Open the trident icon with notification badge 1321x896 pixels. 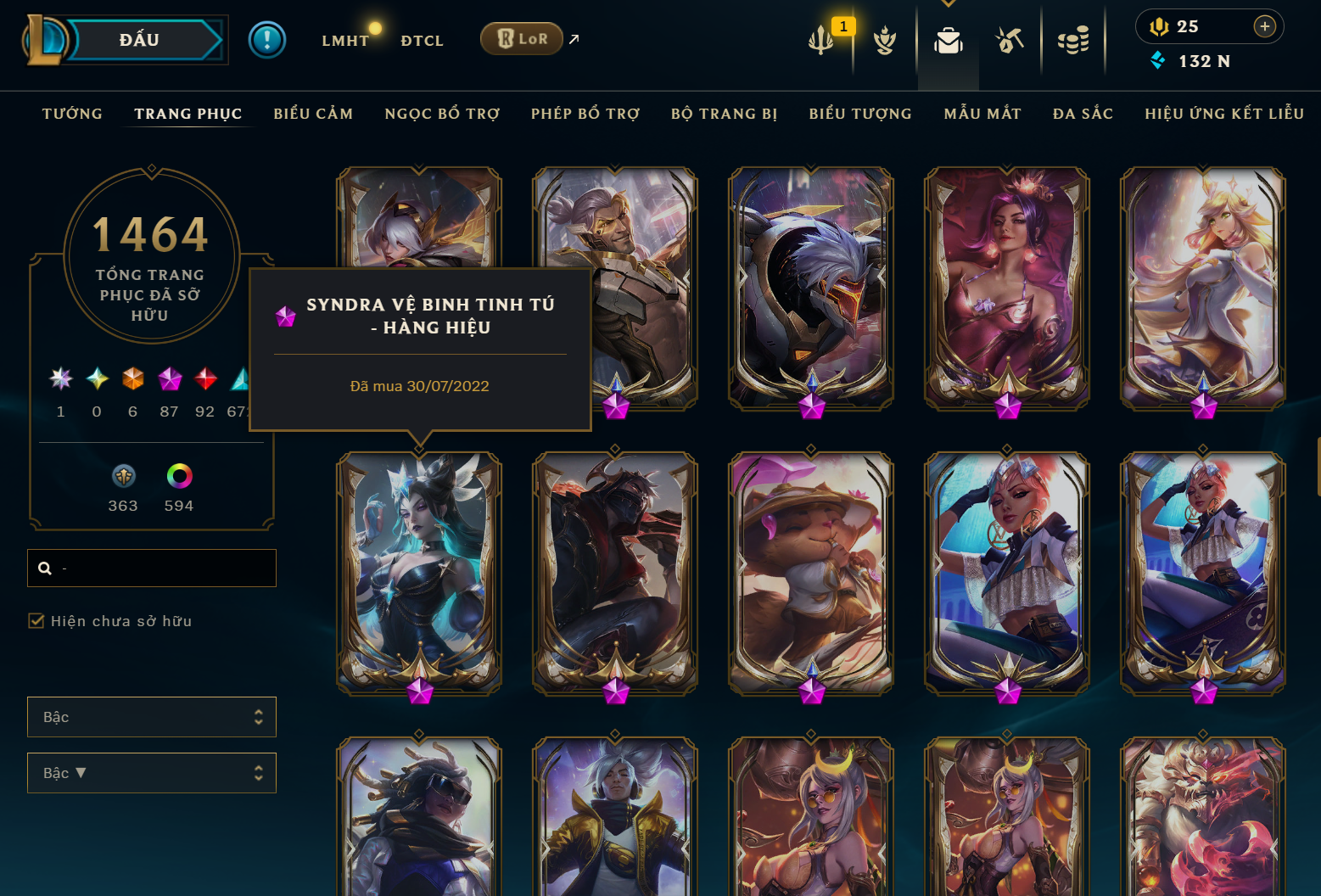(820, 38)
